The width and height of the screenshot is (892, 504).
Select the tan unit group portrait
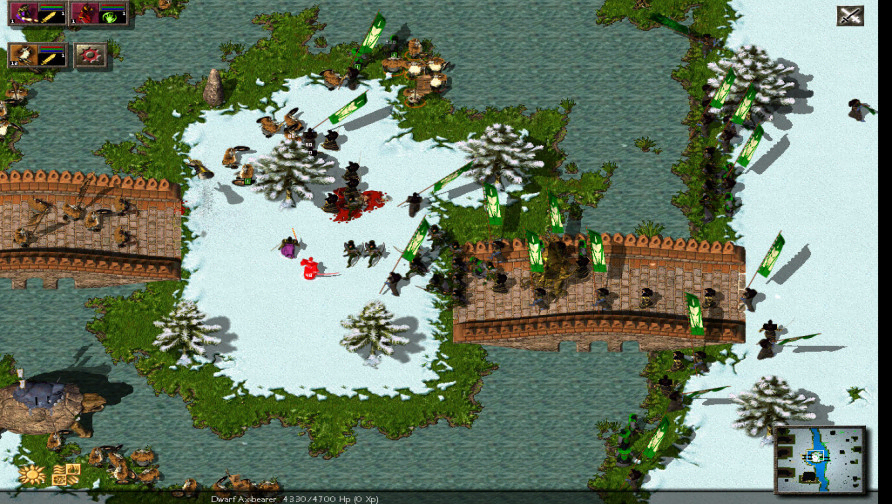click(23, 55)
